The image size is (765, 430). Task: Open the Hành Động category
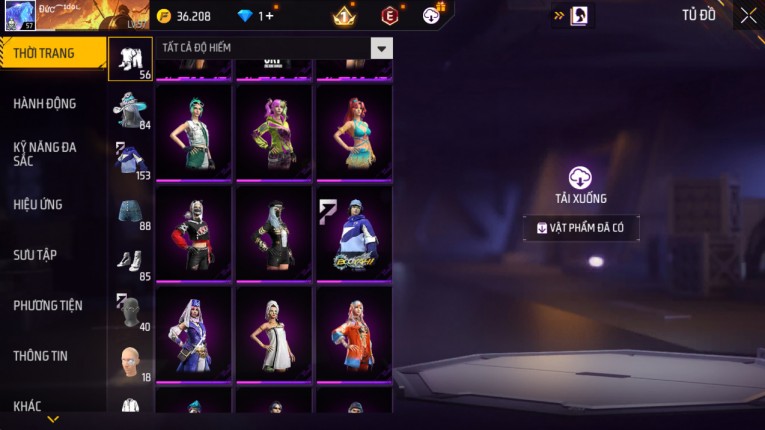(45, 104)
